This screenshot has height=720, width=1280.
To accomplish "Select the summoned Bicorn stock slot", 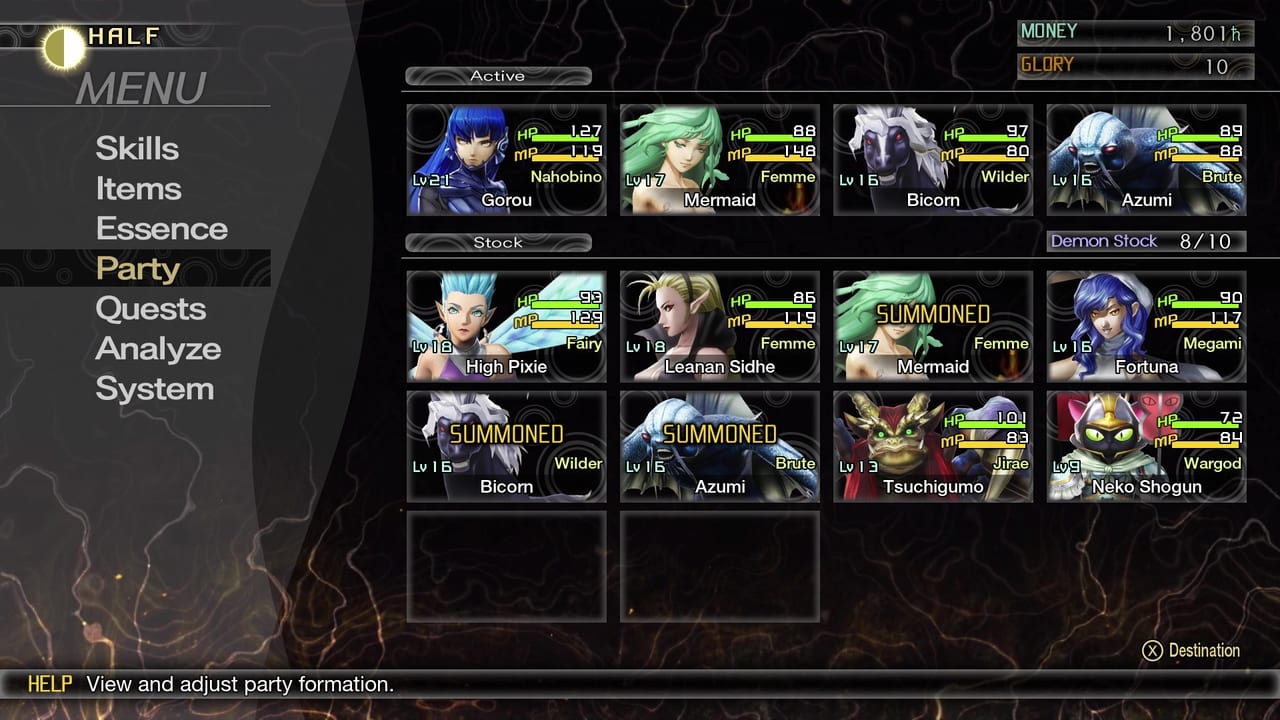I will (x=506, y=445).
